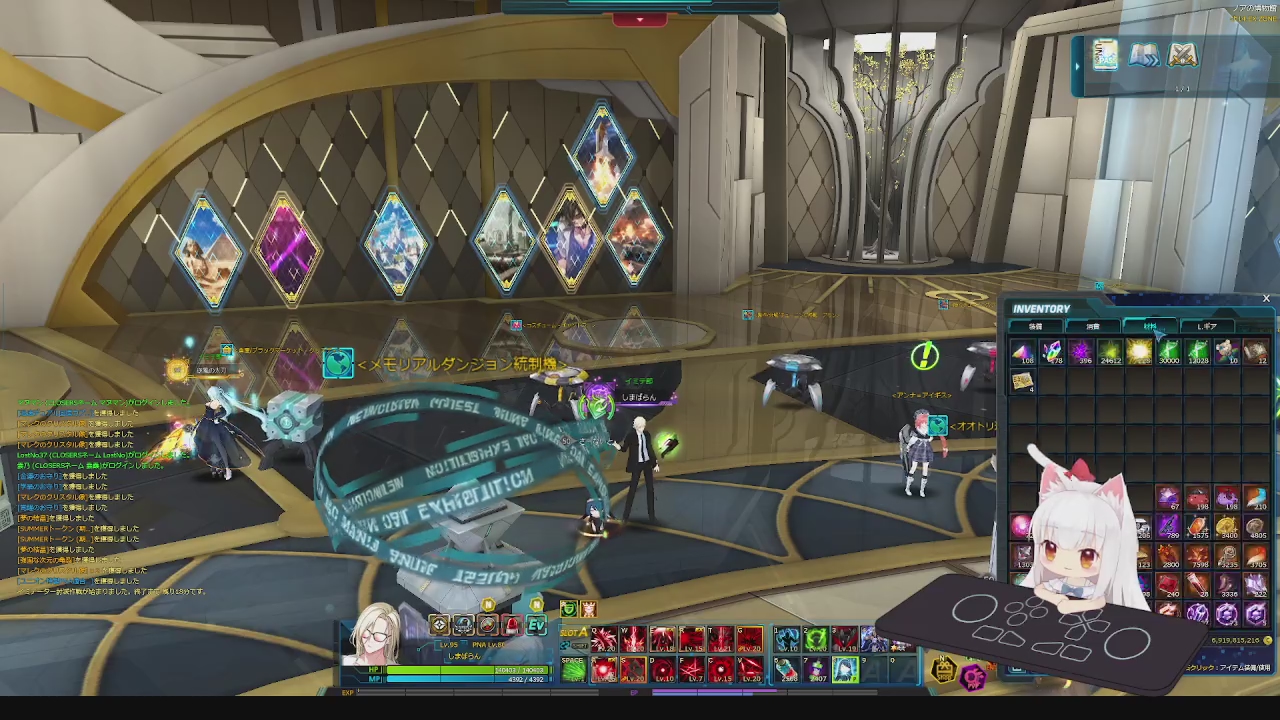The width and height of the screenshot is (1280, 720).
Task: Select the rainbow prism item with 108
Action: click(x=1022, y=352)
